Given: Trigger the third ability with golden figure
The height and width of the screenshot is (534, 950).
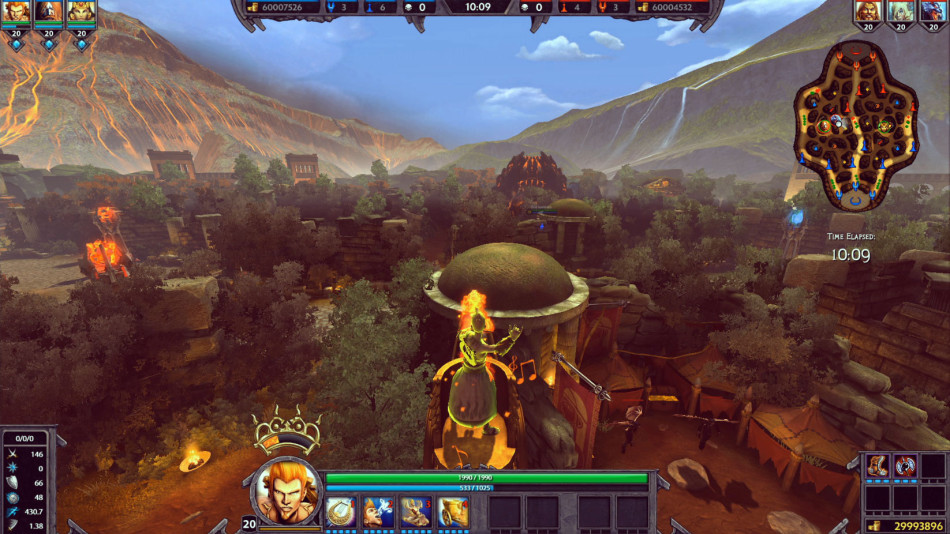Looking at the screenshot, I should [x=415, y=512].
